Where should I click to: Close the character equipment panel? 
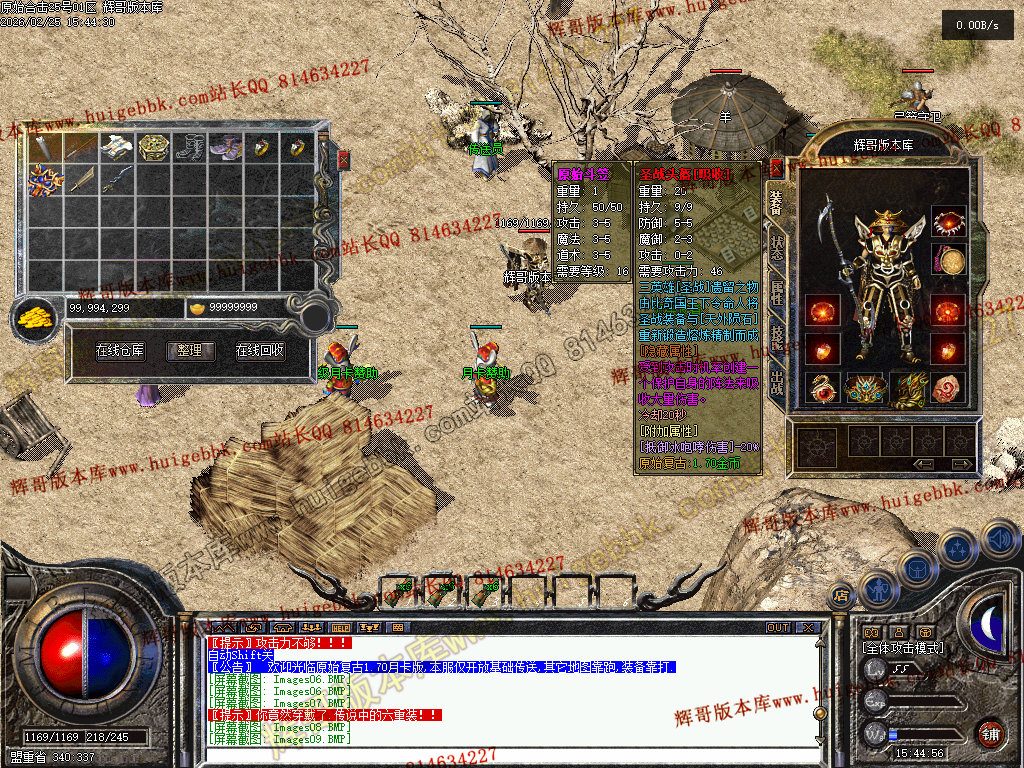pos(776,166)
